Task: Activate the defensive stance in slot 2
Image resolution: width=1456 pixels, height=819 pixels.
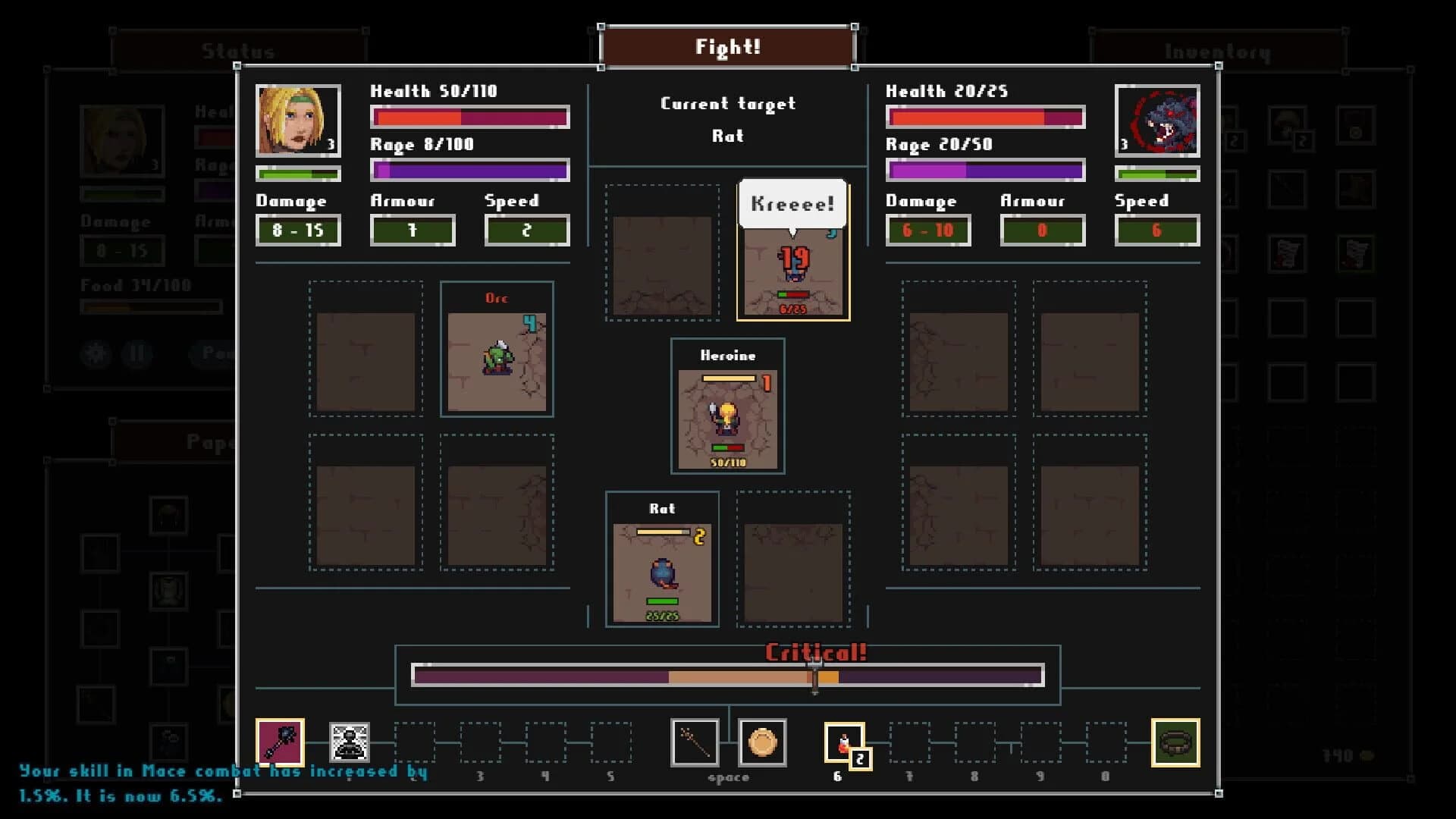Action: pyautogui.click(x=347, y=743)
